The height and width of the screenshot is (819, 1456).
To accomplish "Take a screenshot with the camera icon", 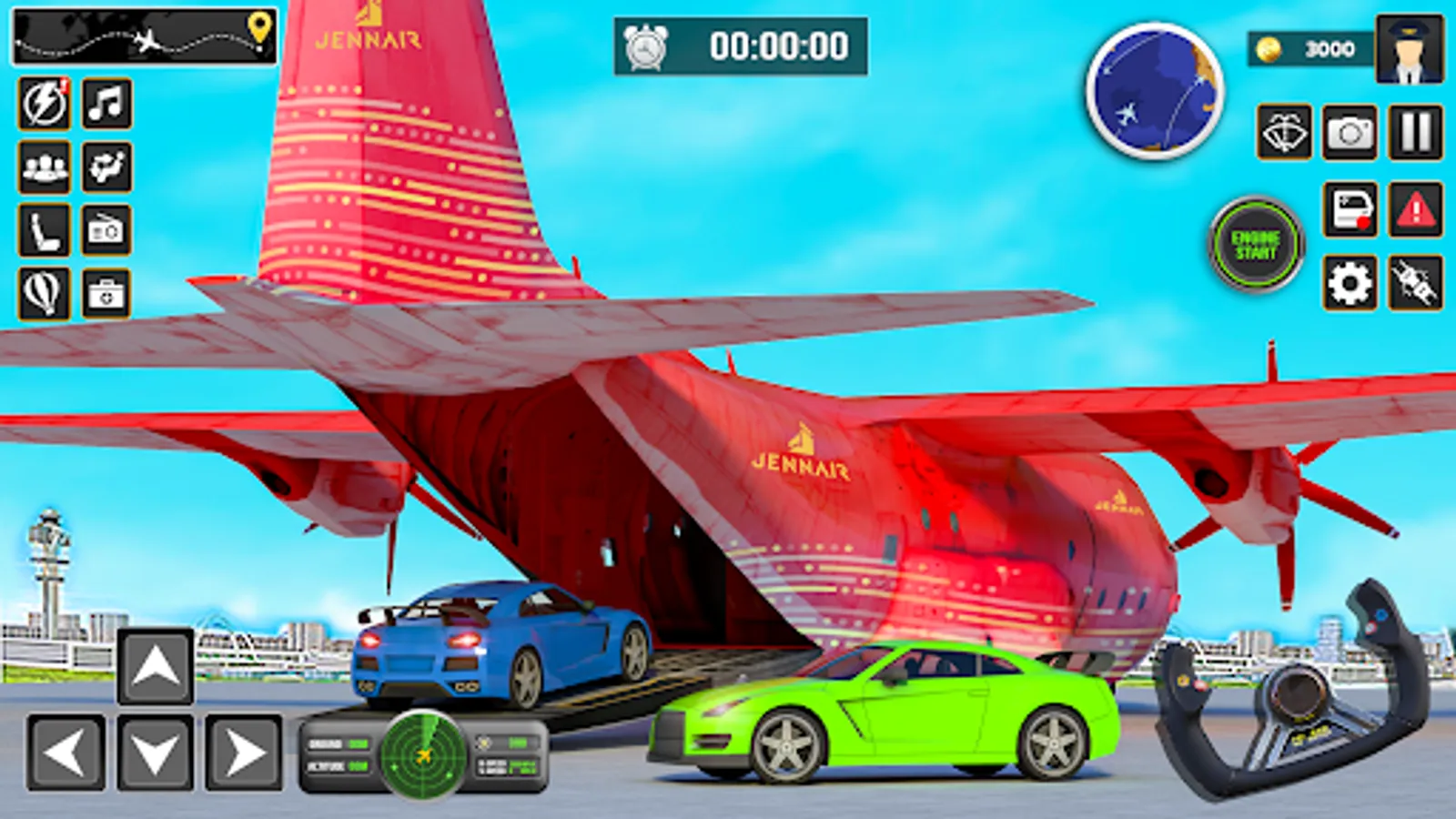I will (1350, 133).
